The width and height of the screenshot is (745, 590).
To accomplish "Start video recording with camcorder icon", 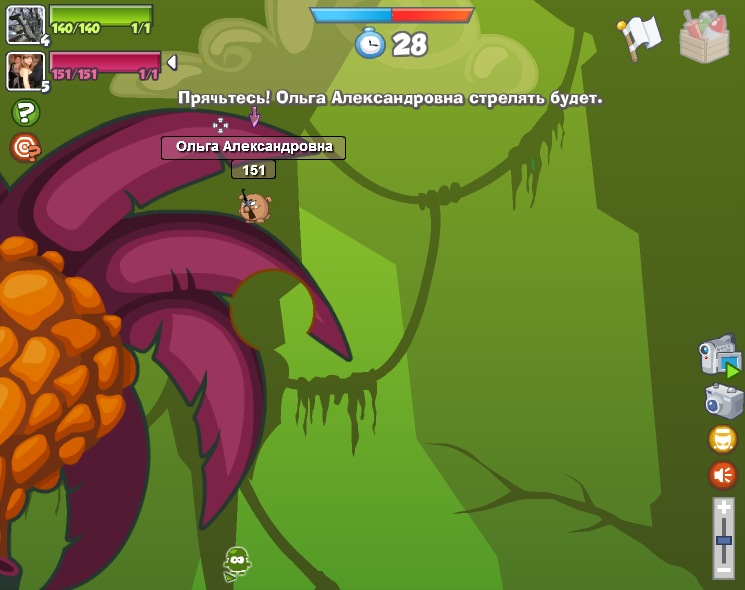I will [x=720, y=356].
